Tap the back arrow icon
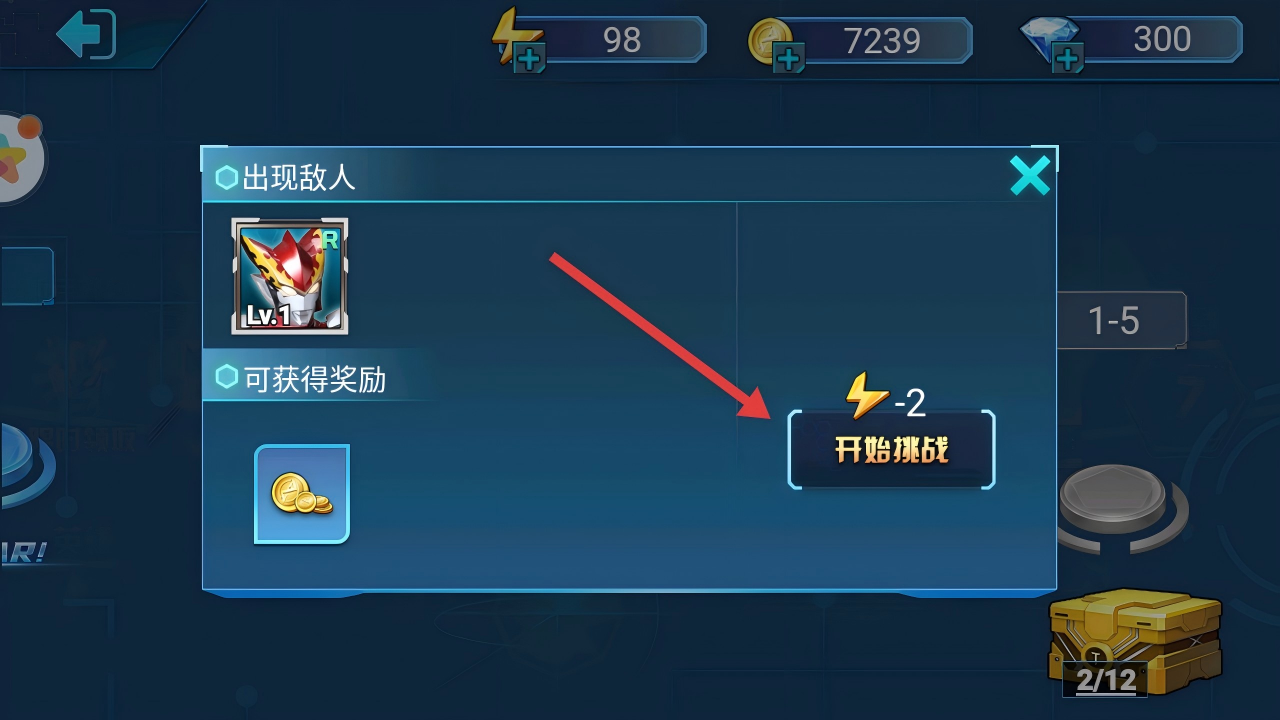The height and width of the screenshot is (720, 1280). click(85, 35)
